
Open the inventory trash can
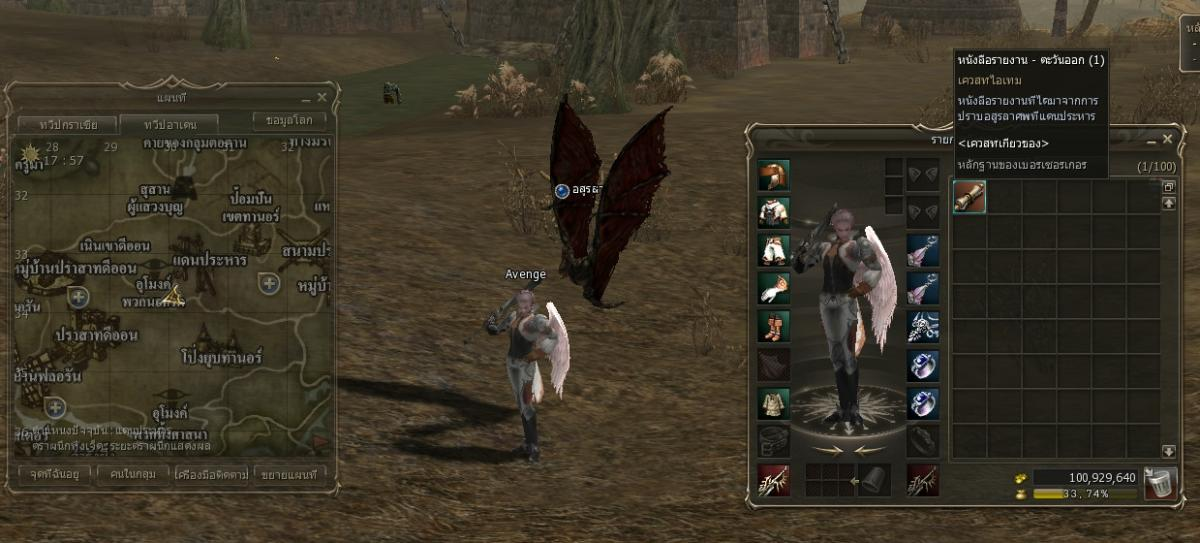[1160, 484]
